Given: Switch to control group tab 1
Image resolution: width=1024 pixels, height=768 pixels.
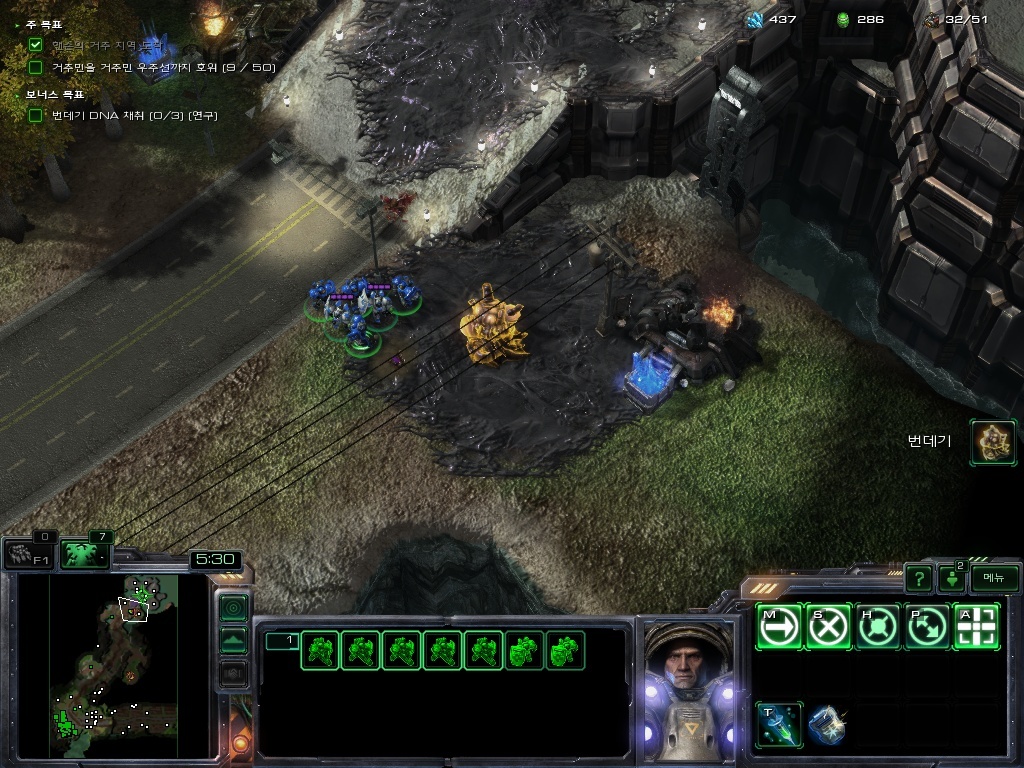Looking at the screenshot, I should tap(281, 641).
